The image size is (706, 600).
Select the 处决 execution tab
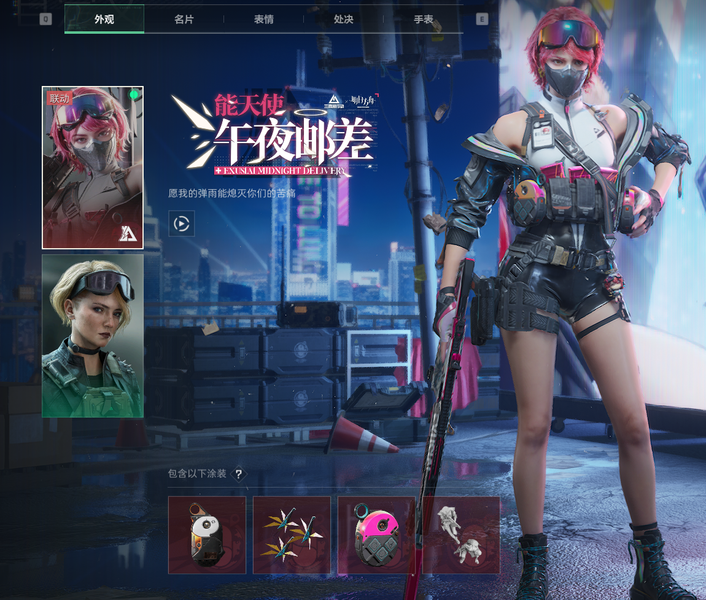click(x=344, y=19)
